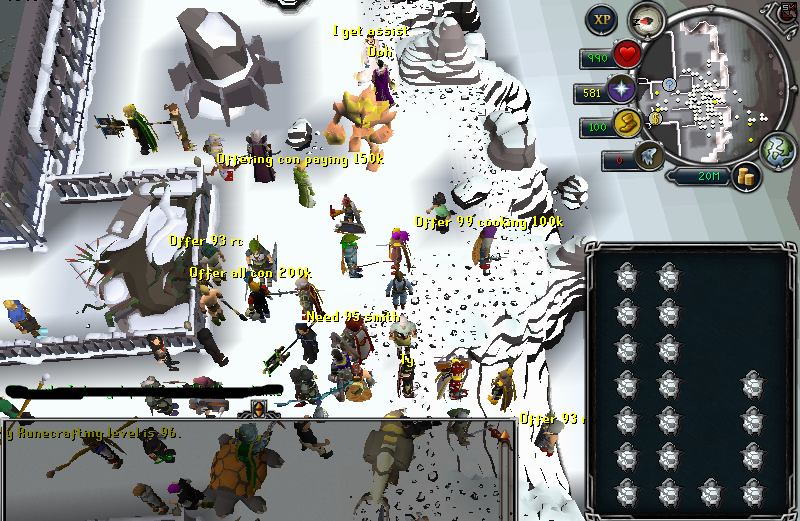This screenshot has width=800, height=521.
Task: Click the wolf head summoning orb
Action: [x=648, y=157]
